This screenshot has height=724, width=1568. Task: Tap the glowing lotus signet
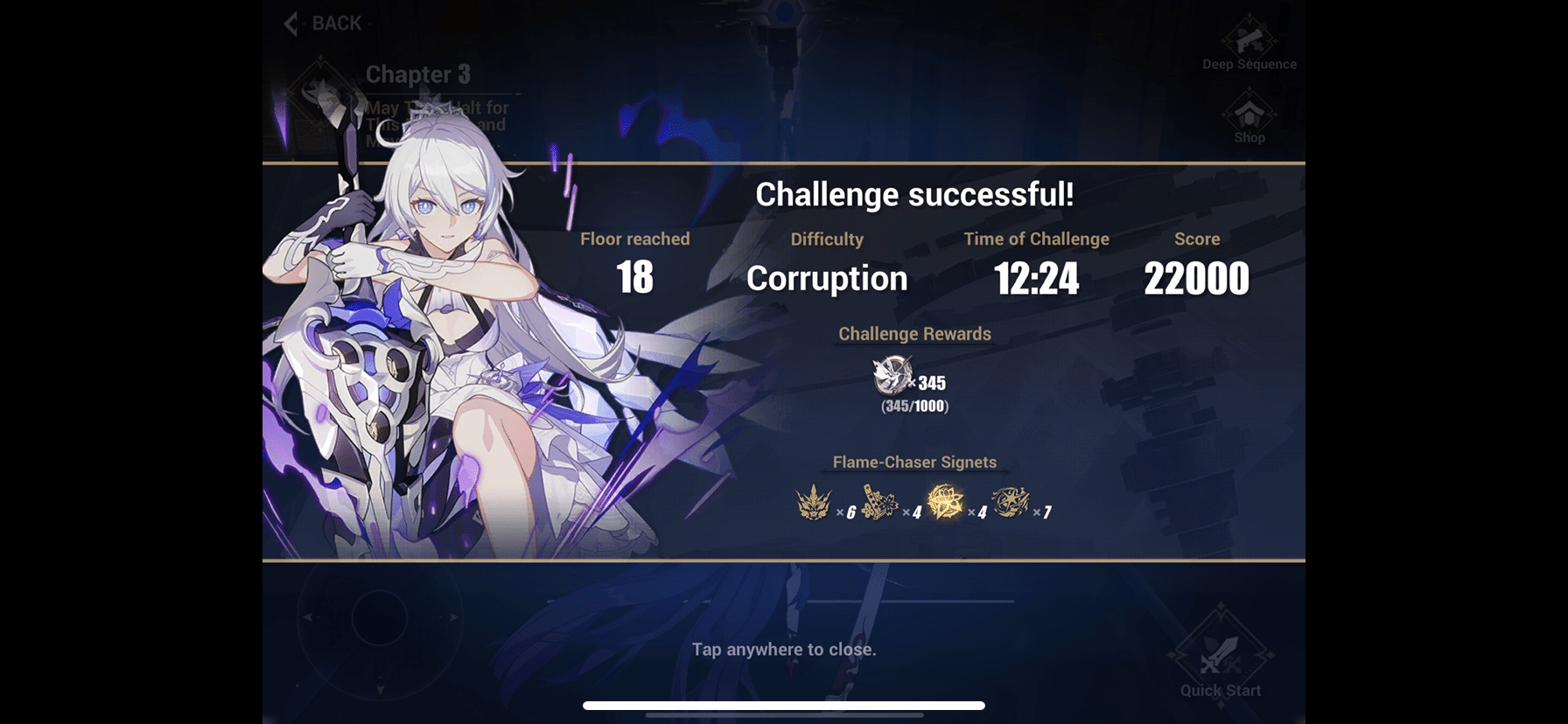point(943,503)
